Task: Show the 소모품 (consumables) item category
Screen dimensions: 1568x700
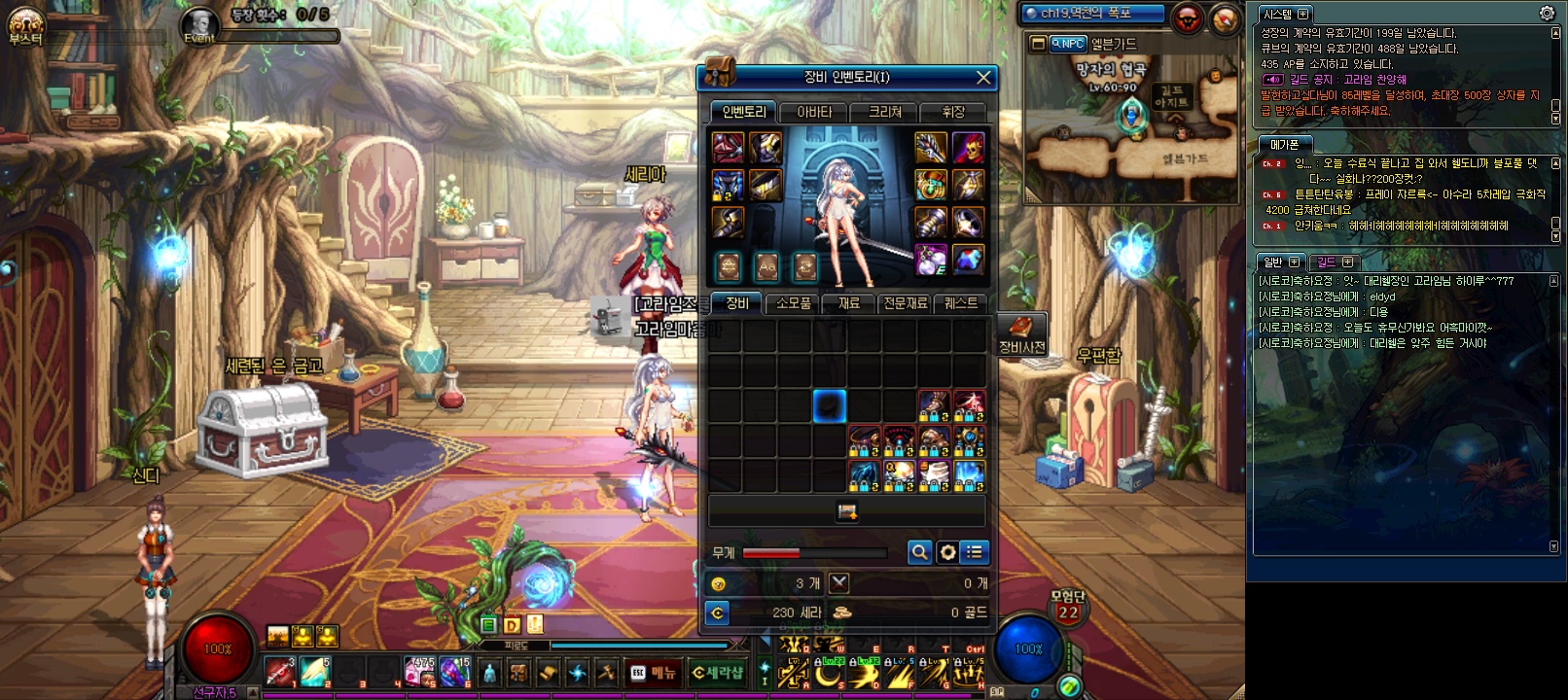Action: [x=793, y=303]
